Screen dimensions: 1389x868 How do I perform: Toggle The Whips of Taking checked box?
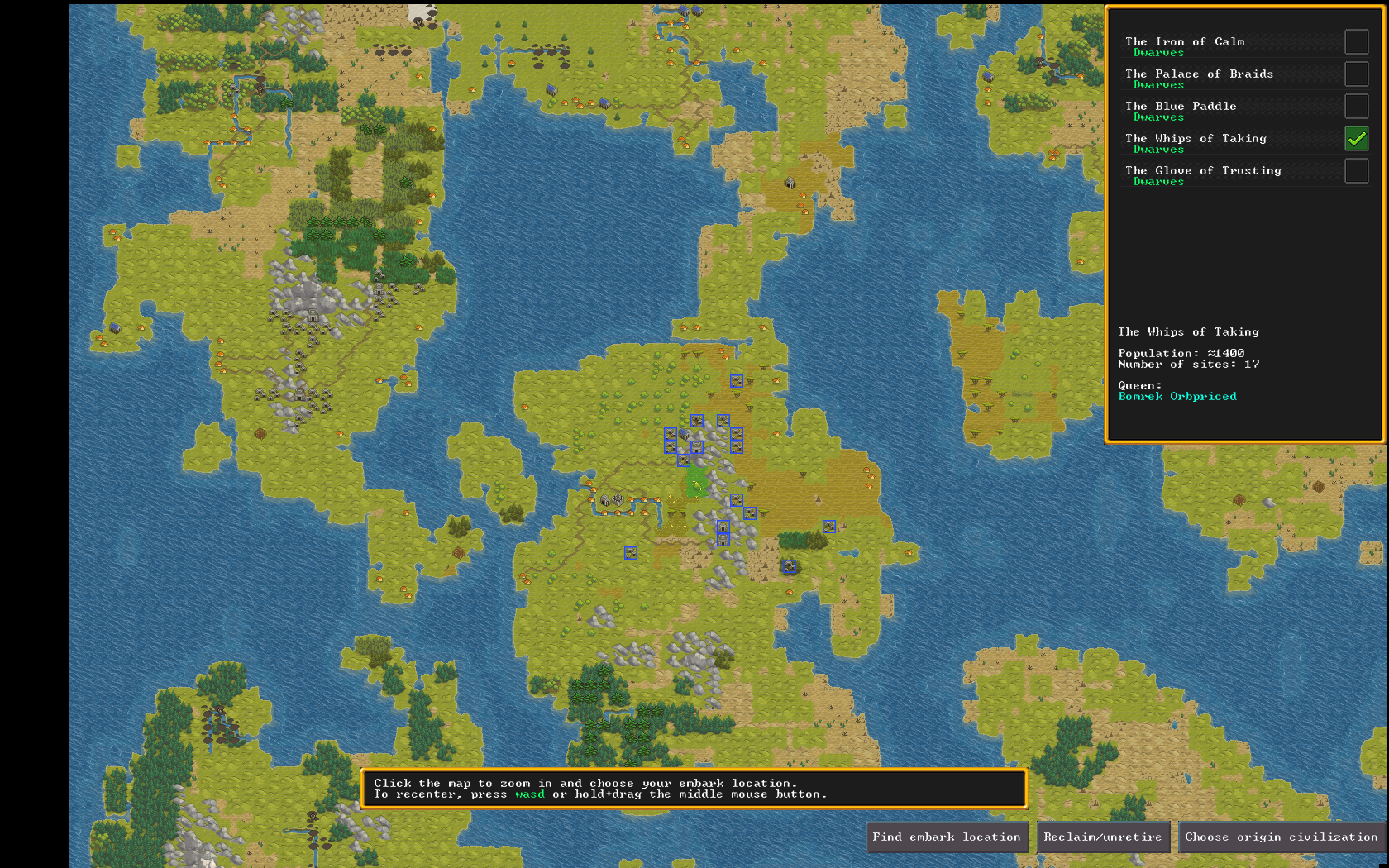[x=1356, y=139]
